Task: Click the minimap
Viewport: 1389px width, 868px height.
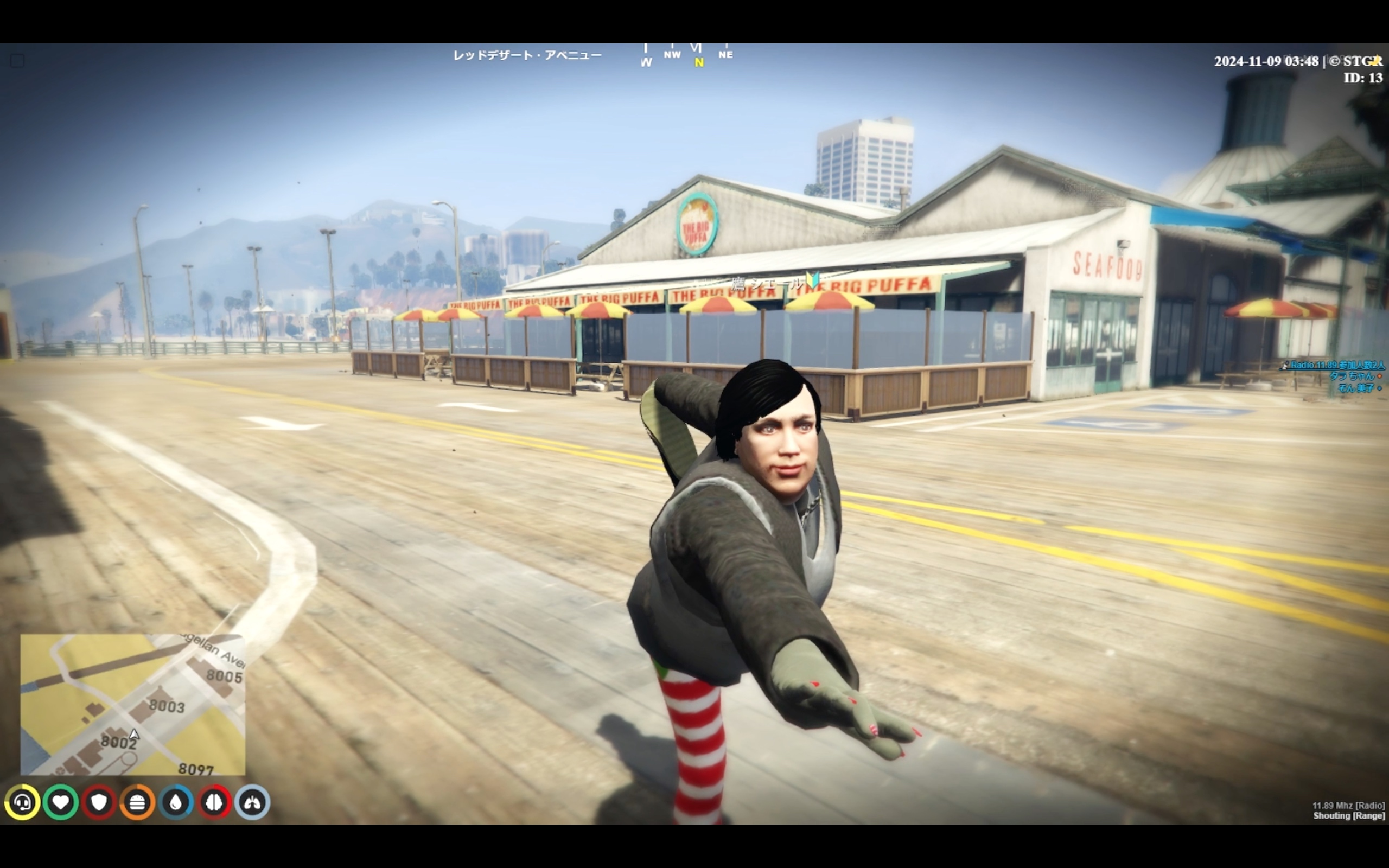Action: (x=132, y=704)
